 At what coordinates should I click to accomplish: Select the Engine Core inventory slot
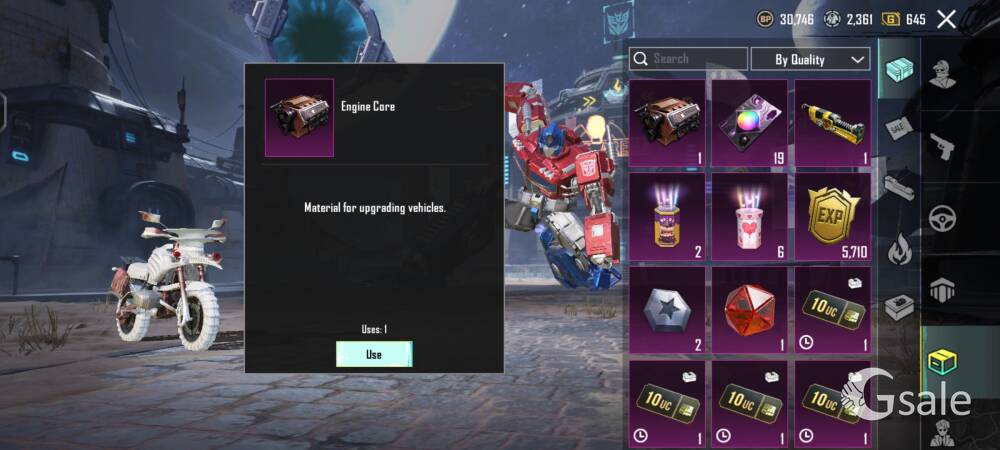point(669,122)
